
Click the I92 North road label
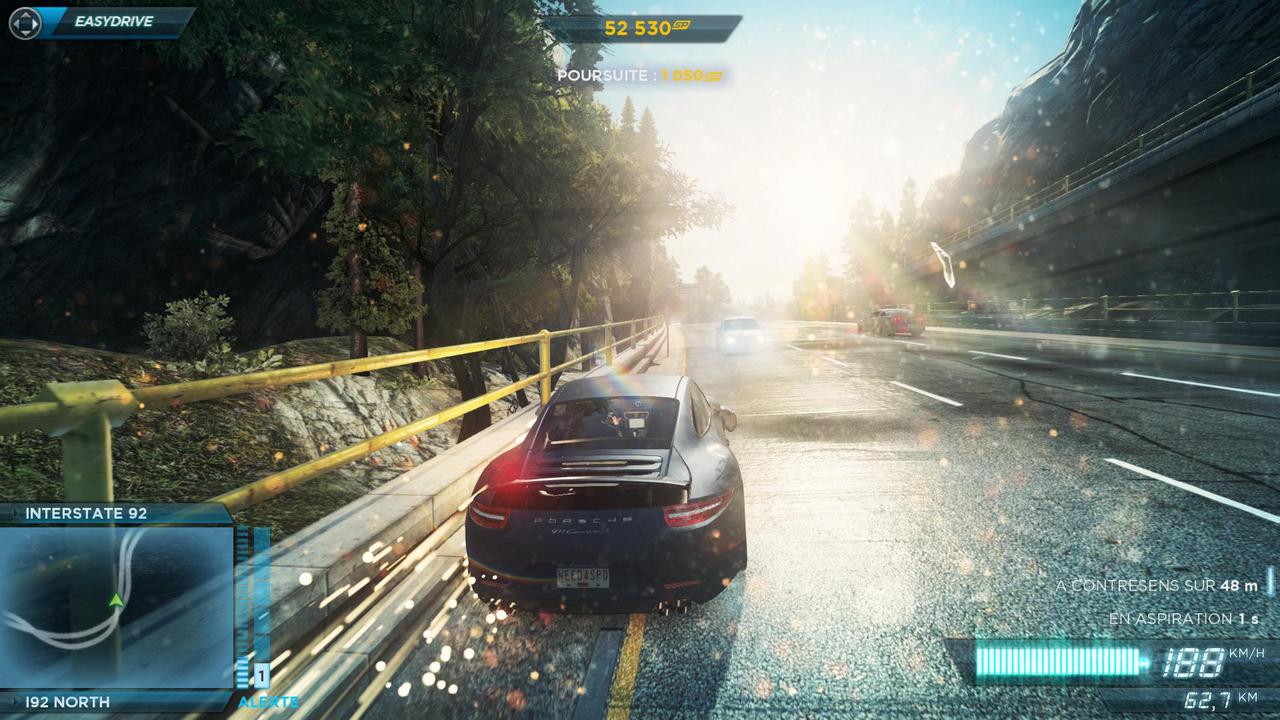pos(68,702)
